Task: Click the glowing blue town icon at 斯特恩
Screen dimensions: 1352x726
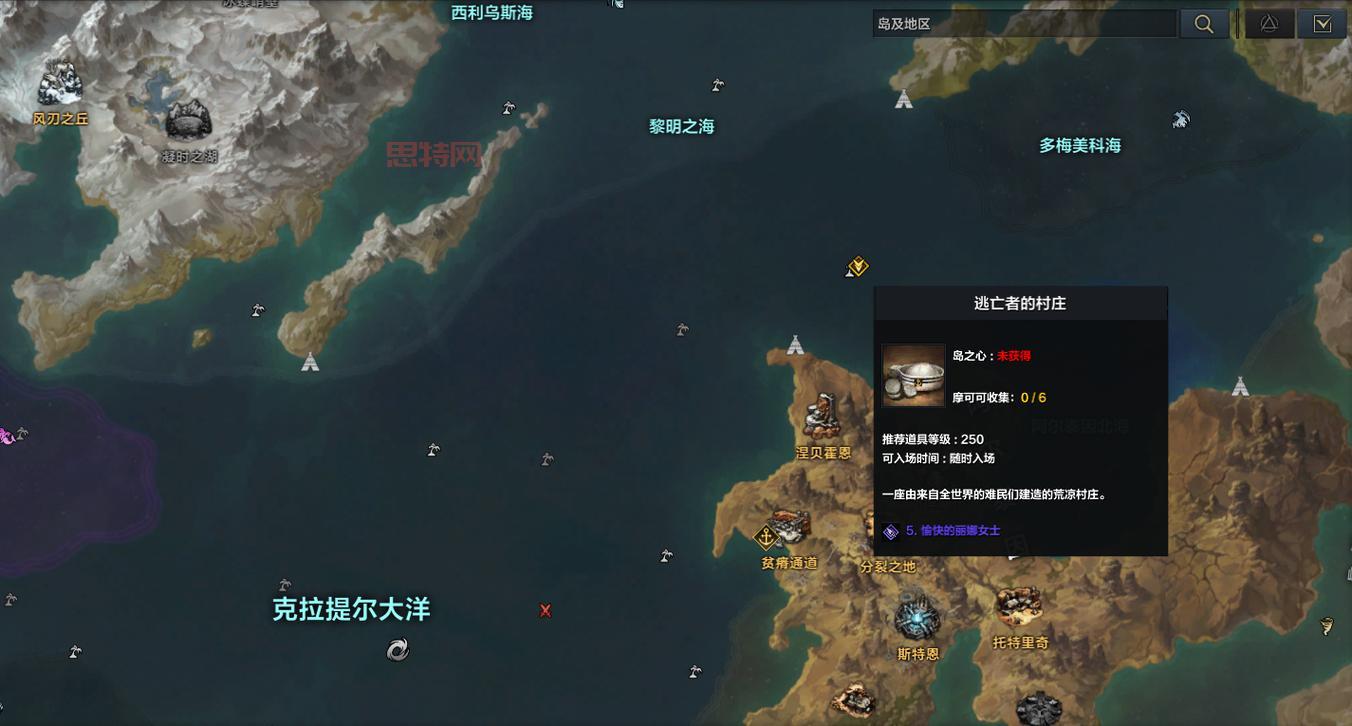Action: click(x=916, y=618)
